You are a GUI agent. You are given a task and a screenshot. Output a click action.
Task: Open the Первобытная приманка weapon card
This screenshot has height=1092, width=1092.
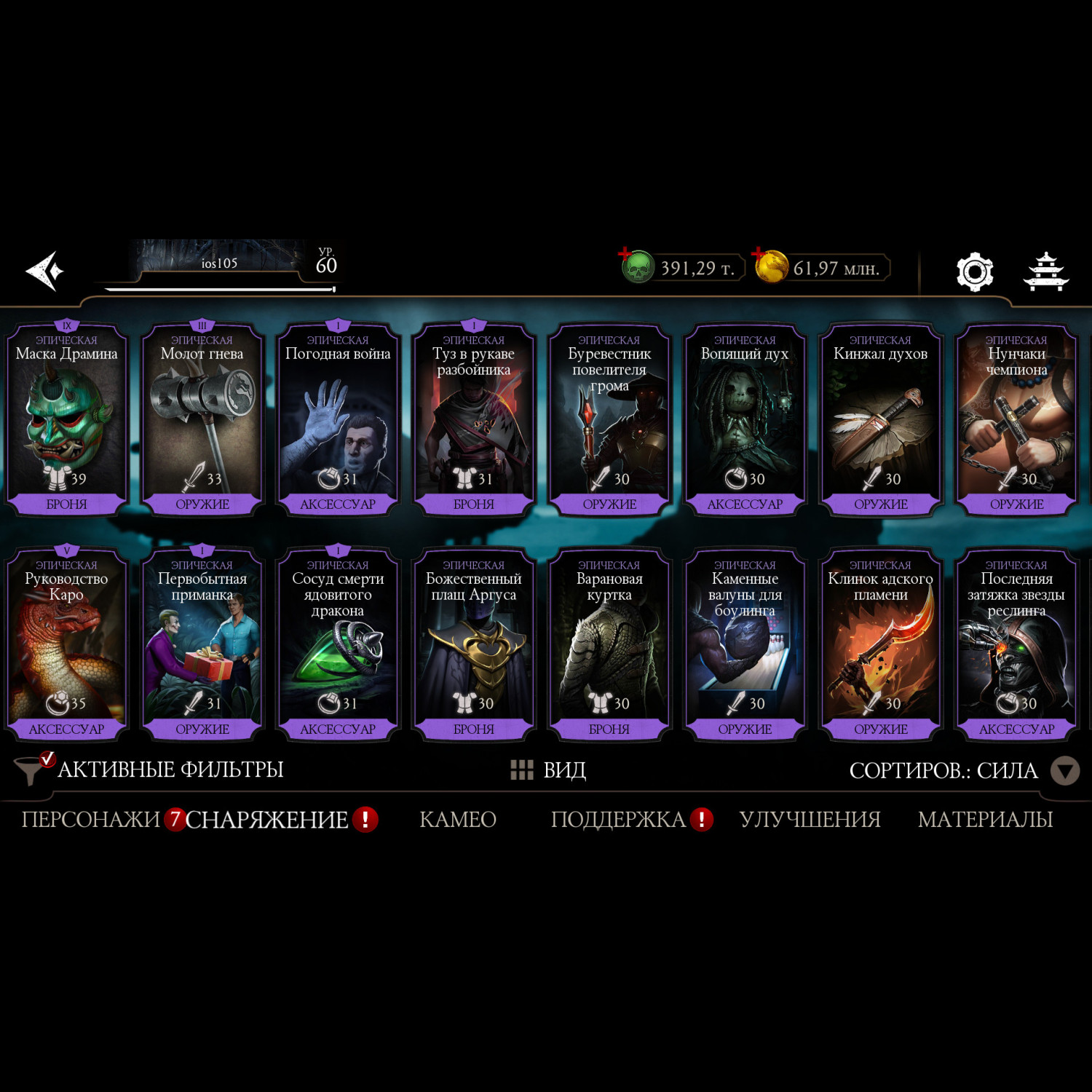202,645
